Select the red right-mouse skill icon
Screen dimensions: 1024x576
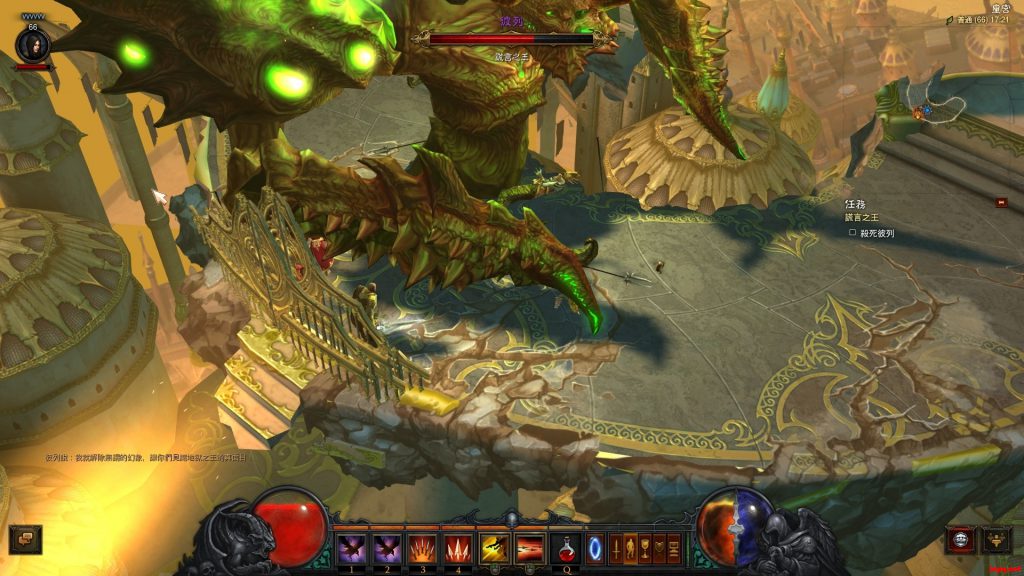click(x=530, y=548)
